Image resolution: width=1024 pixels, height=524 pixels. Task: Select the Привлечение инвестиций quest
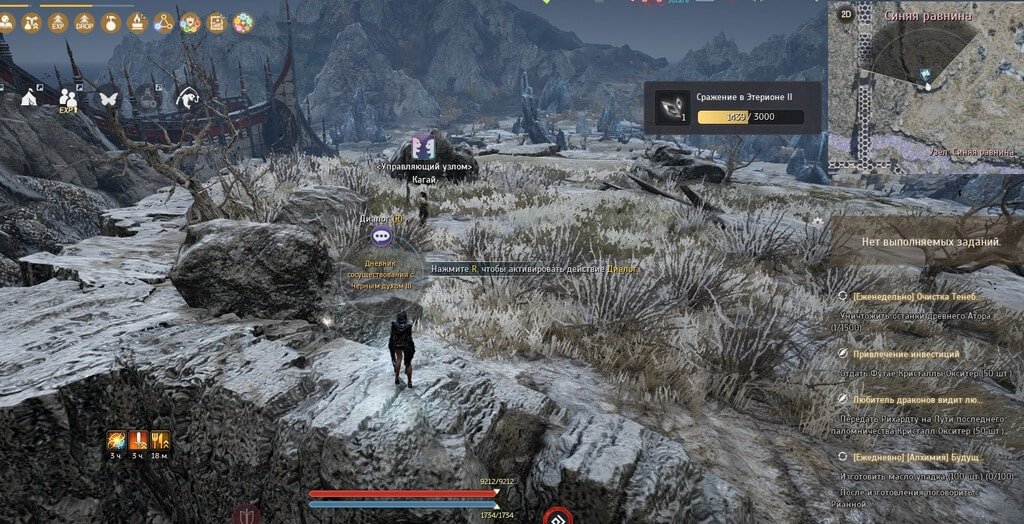906,354
